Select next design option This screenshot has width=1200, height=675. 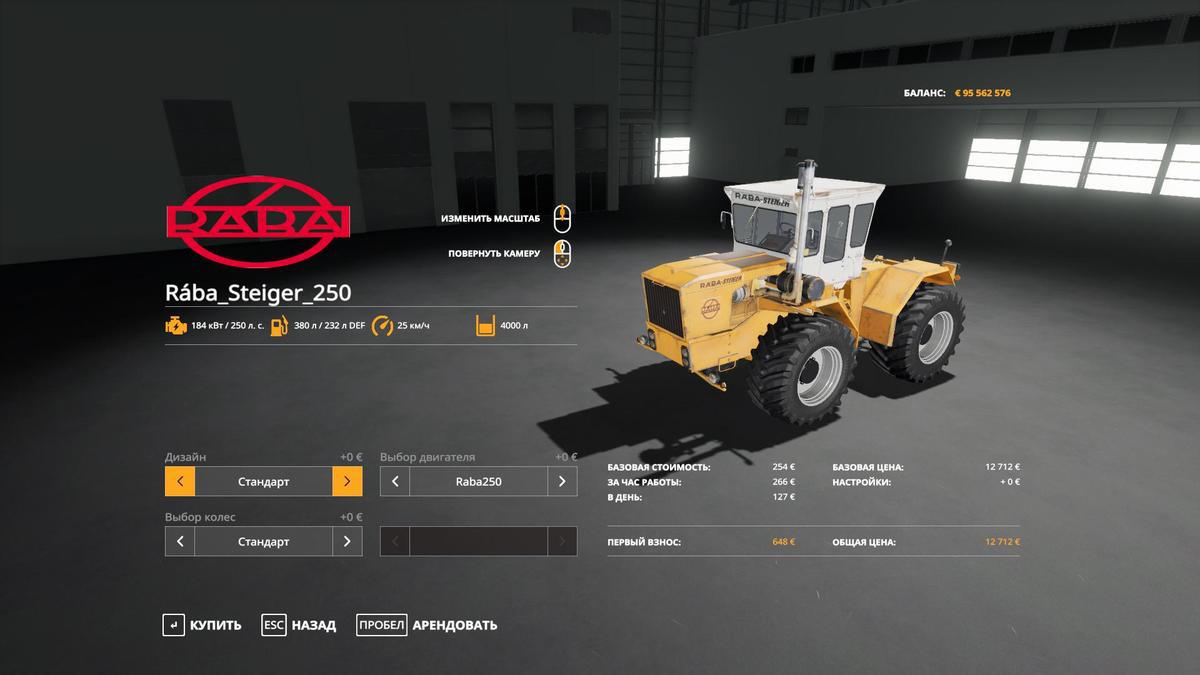tap(347, 481)
